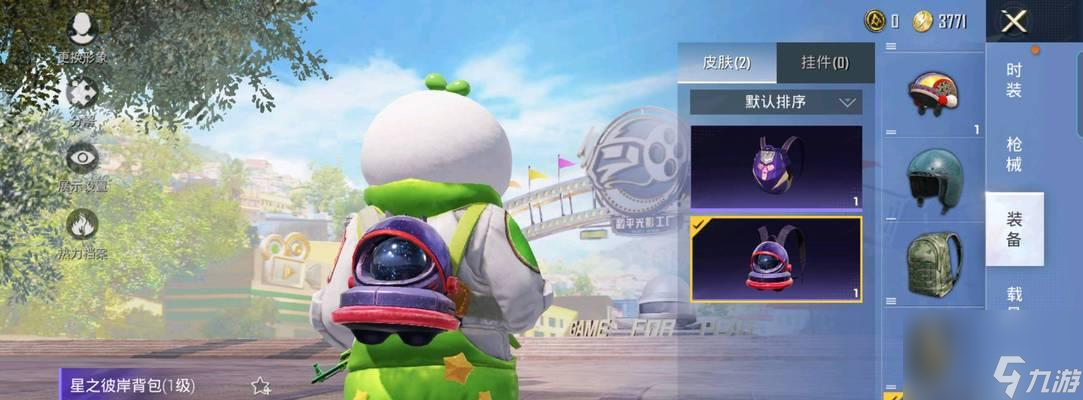Tap the gold lightning currency icon

click(924, 21)
